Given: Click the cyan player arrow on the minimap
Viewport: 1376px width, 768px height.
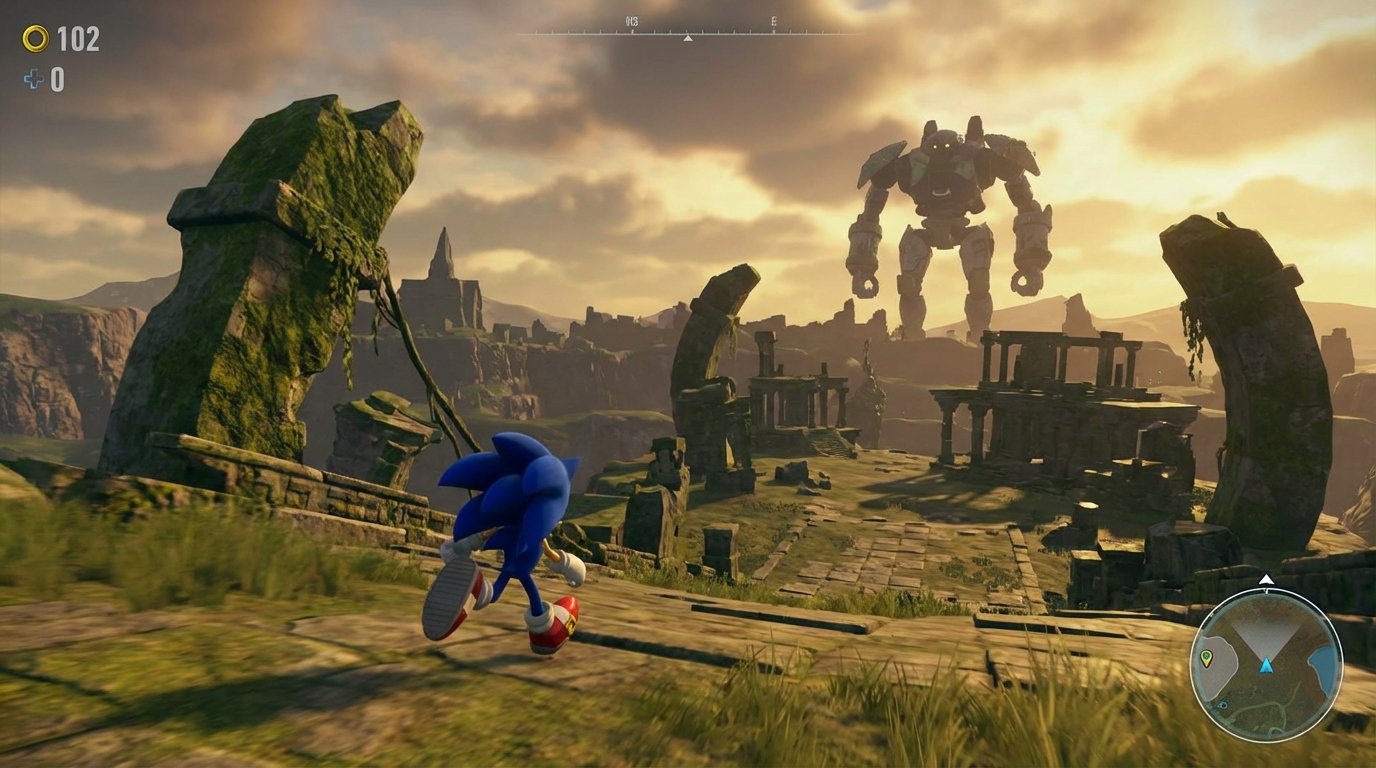Looking at the screenshot, I should (x=1266, y=666).
